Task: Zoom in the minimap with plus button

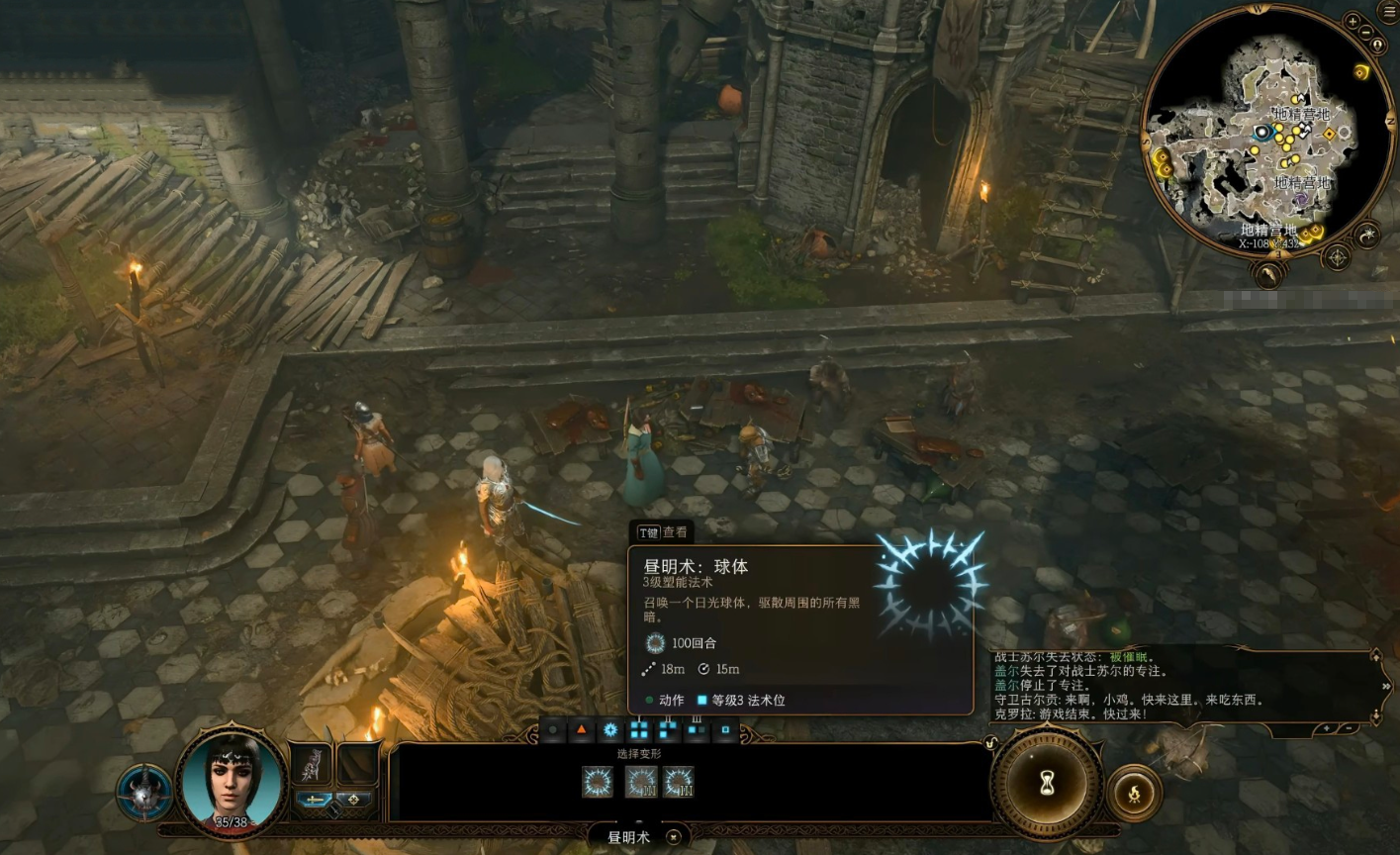Action: point(1353,21)
